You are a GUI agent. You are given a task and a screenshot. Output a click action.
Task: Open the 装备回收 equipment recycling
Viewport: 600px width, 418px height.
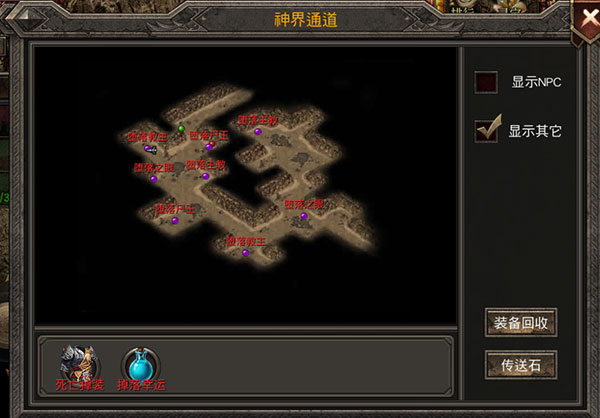point(520,323)
